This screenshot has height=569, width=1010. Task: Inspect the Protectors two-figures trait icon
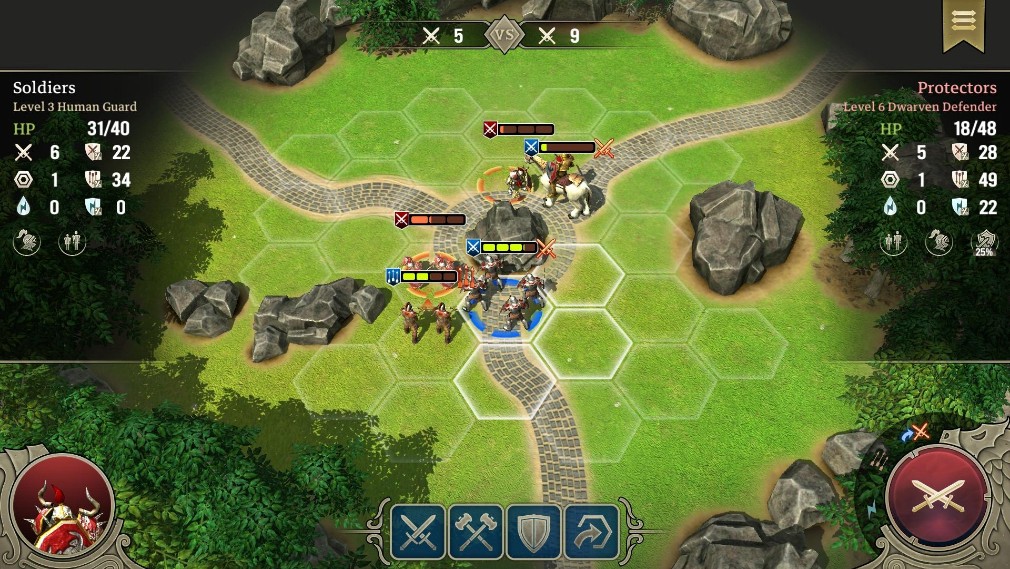point(894,242)
